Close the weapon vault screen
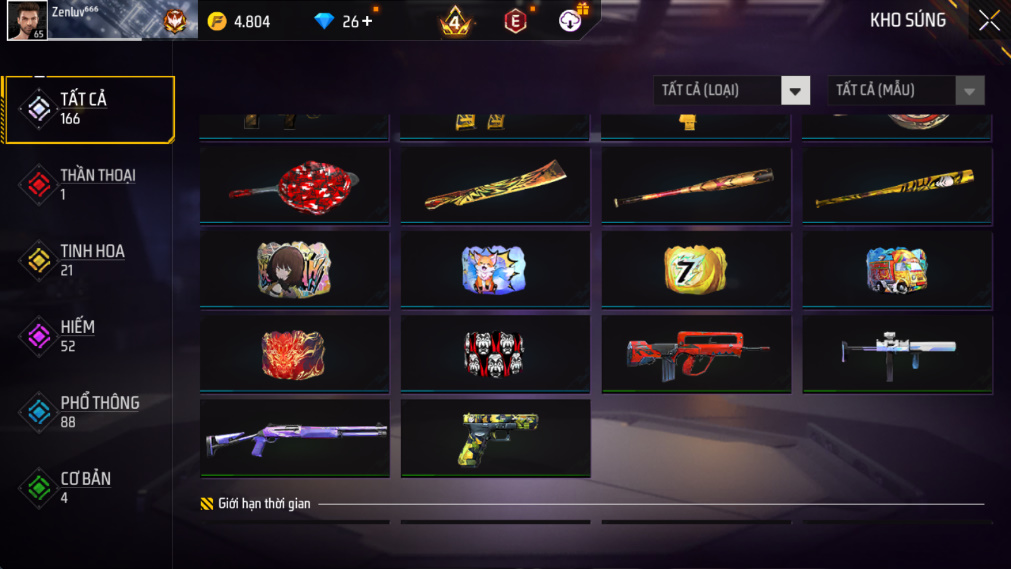 988,21
